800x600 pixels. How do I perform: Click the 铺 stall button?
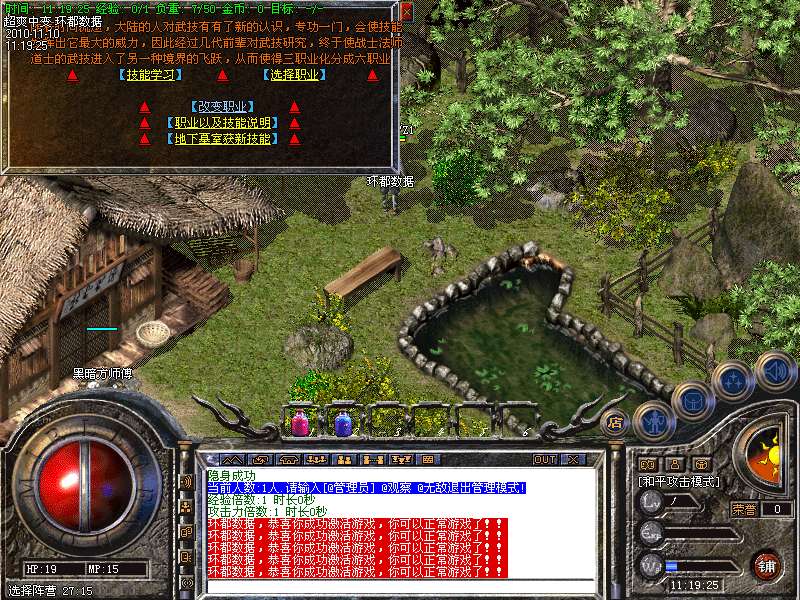767,564
